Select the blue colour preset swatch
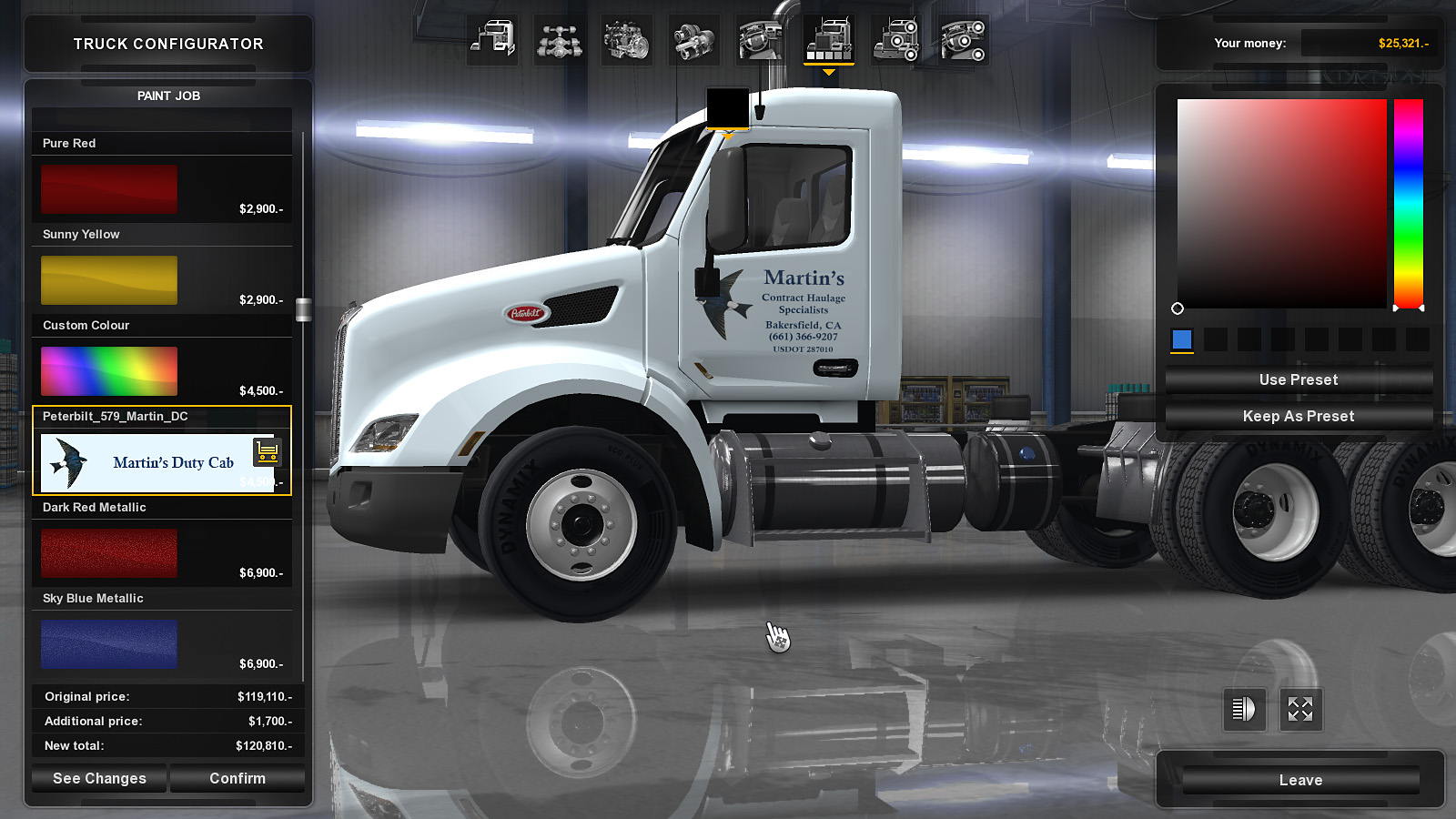Image resolution: width=1456 pixels, height=819 pixels. [1182, 339]
